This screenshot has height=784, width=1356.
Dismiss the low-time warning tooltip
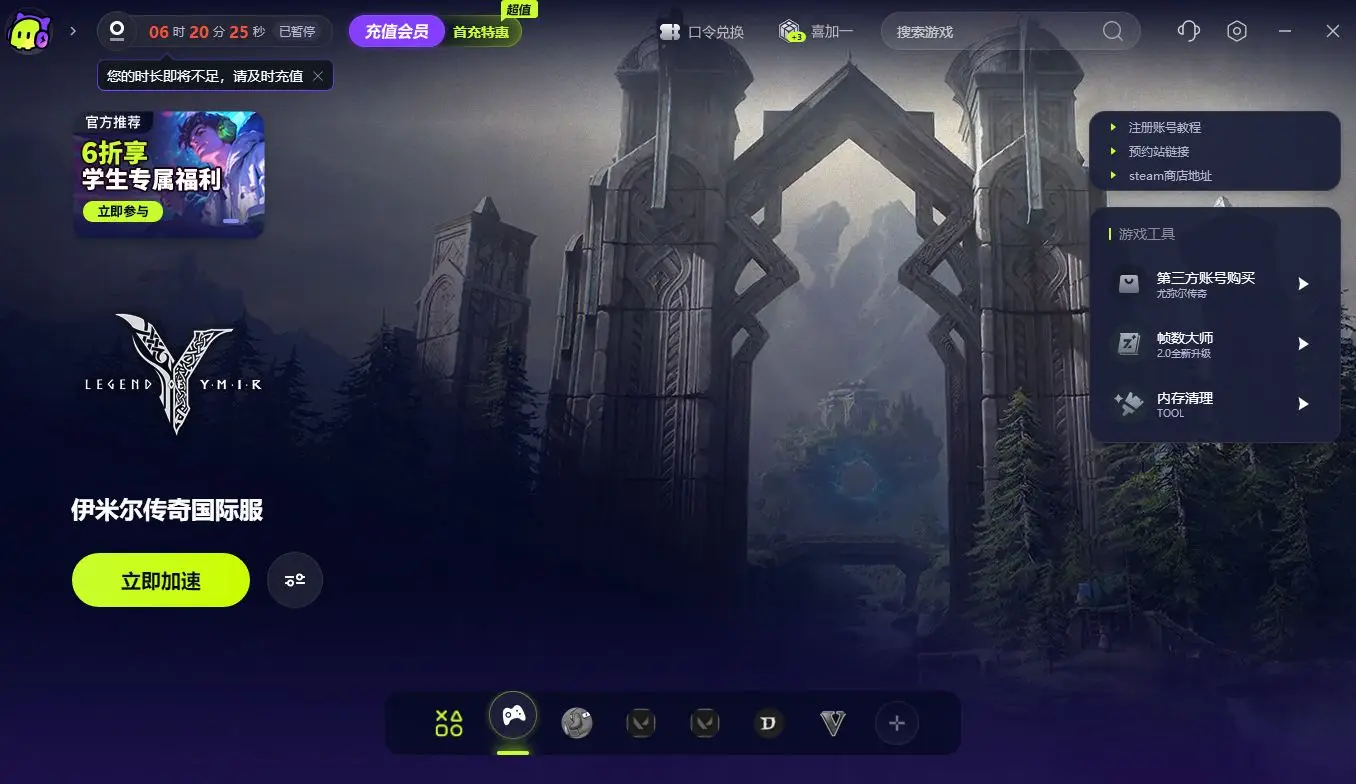[x=318, y=76]
